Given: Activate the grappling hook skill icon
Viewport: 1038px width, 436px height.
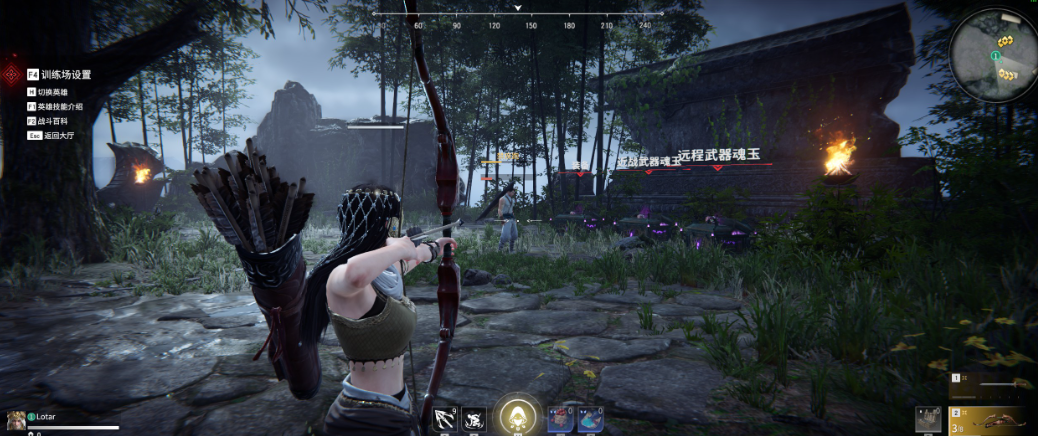Looking at the screenshot, I should click(444, 420).
